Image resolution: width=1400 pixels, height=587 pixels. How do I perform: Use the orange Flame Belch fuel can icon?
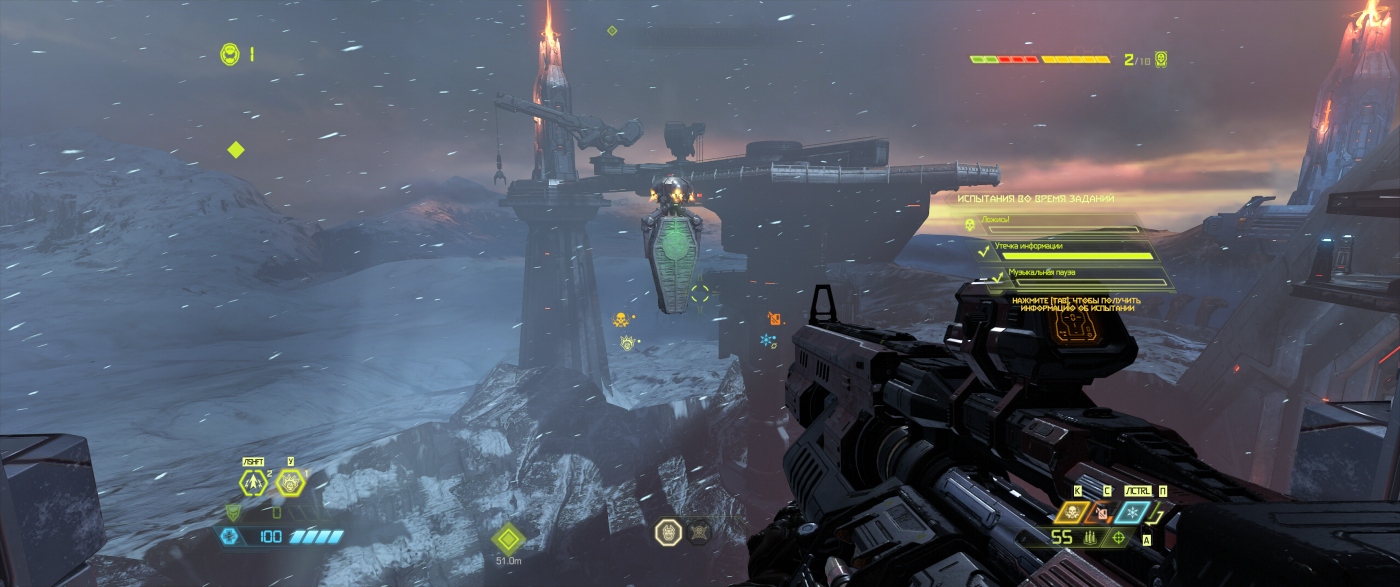[x=1100, y=513]
